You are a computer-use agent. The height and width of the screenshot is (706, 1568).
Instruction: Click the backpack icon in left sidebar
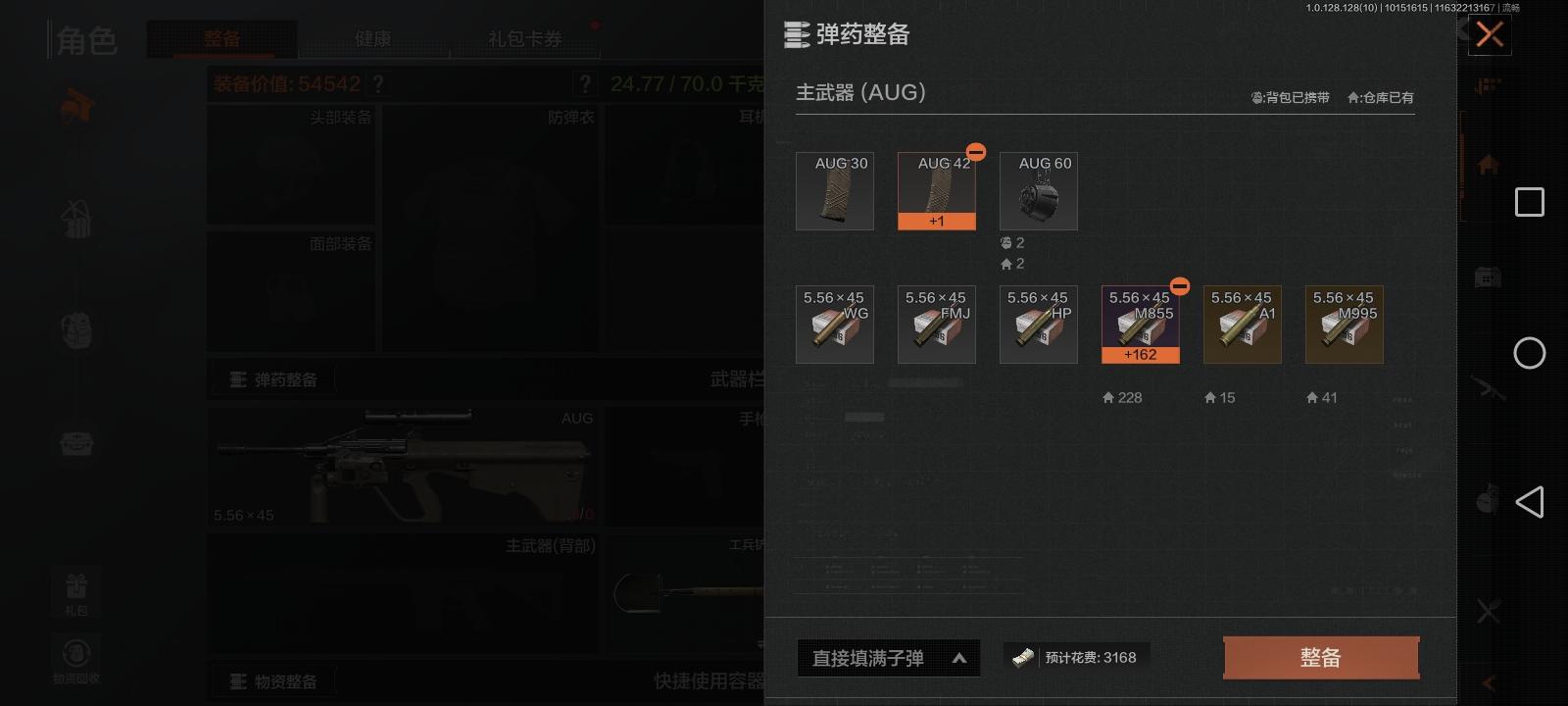point(78,330)
